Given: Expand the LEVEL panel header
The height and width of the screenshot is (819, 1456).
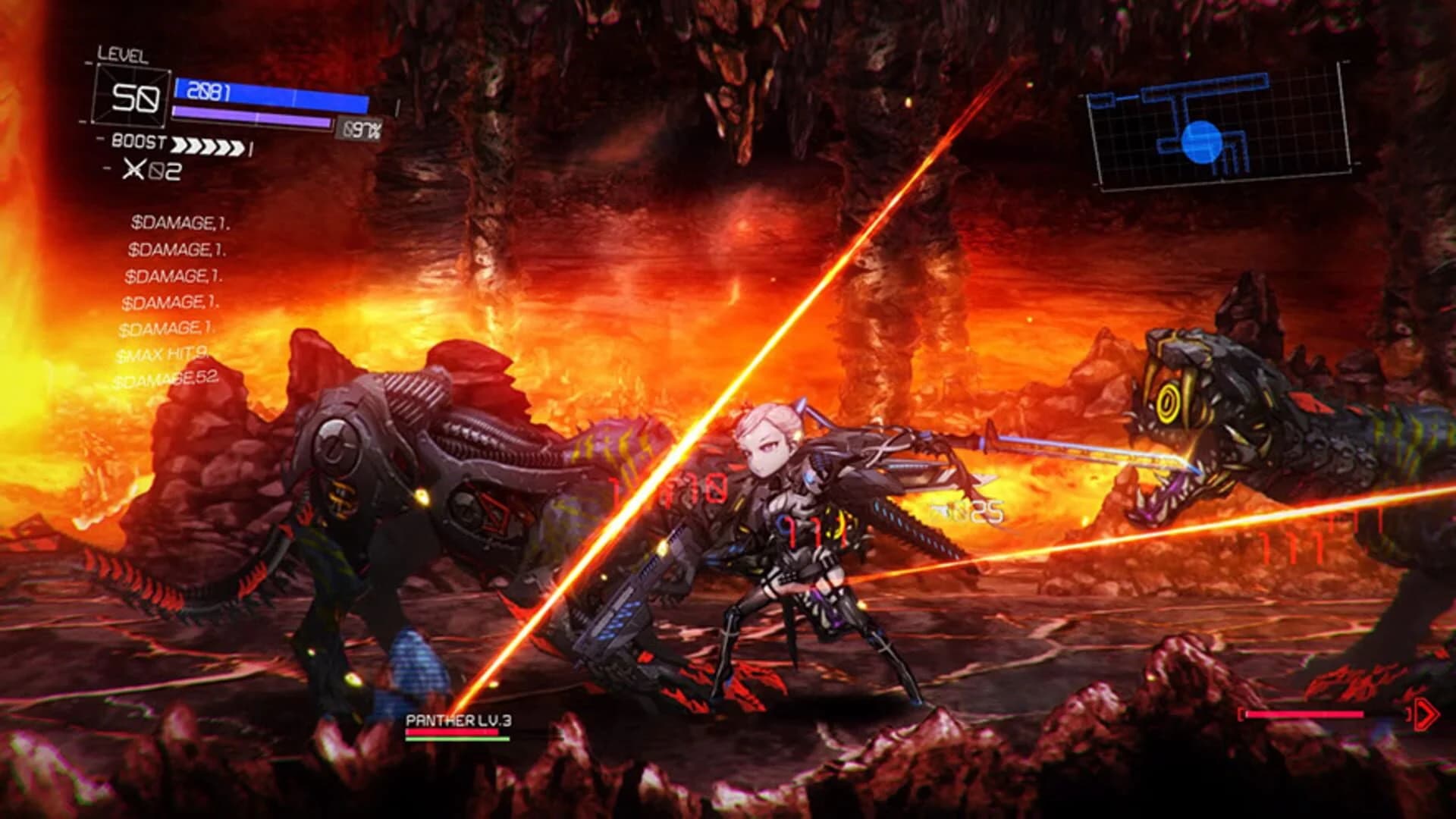Looking at the screenshot, I should tap(123, 56).
